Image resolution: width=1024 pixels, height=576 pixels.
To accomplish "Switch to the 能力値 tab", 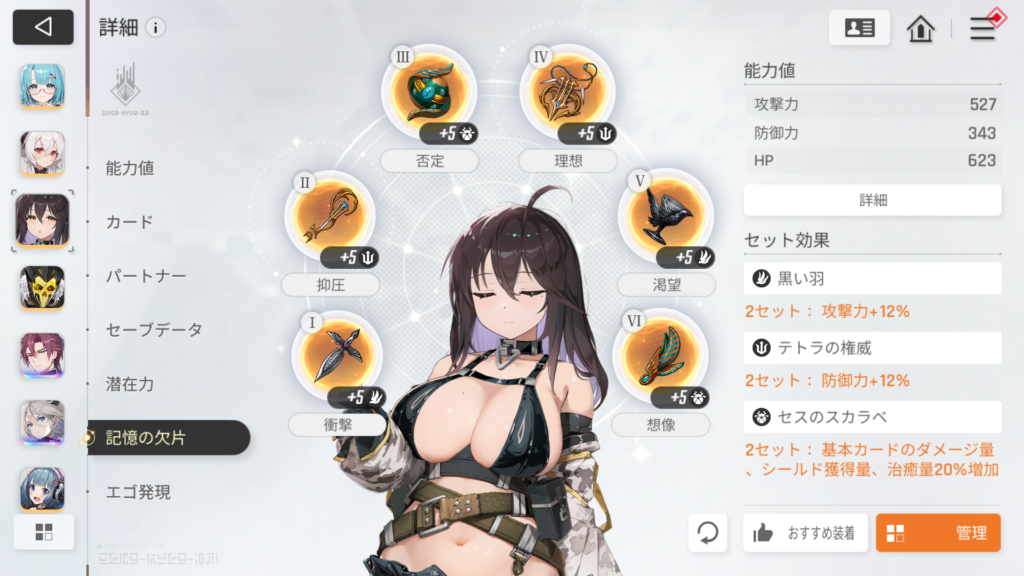I will [x=130, y=168].
